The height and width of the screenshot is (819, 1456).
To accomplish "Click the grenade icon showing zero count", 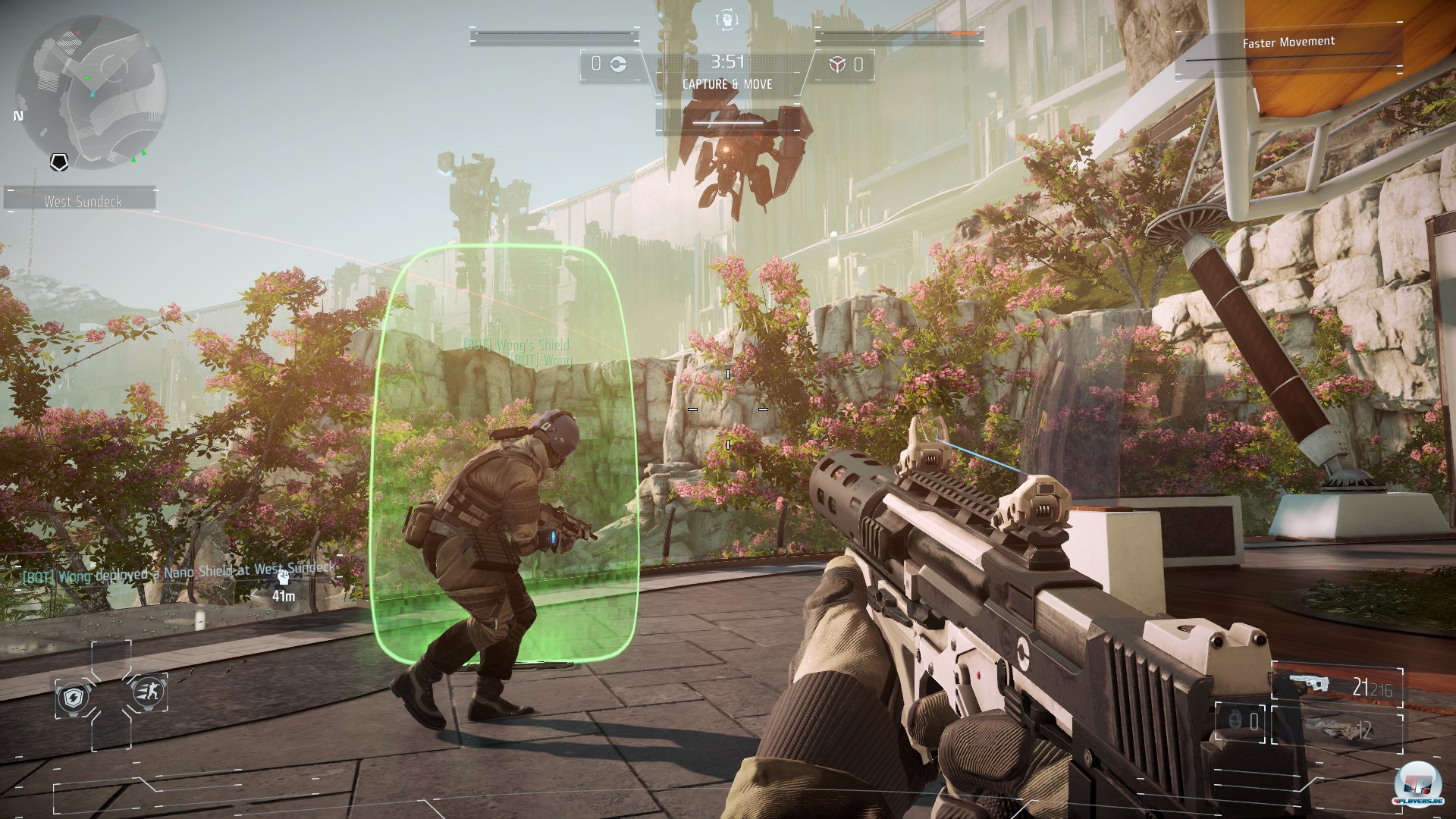I will (x=1235, y=719).
